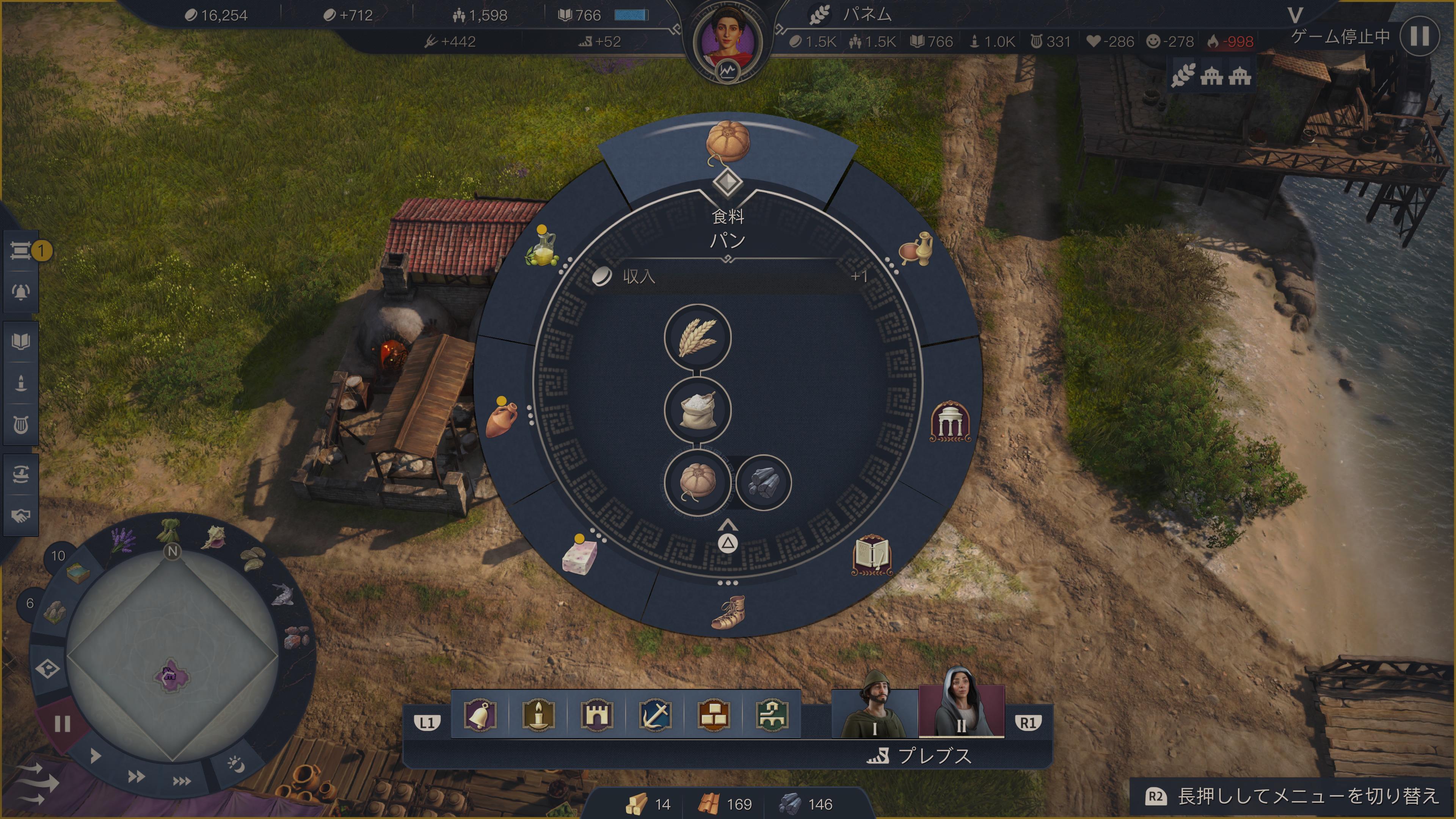Select the sandal wheel segment

coord(728,613)
